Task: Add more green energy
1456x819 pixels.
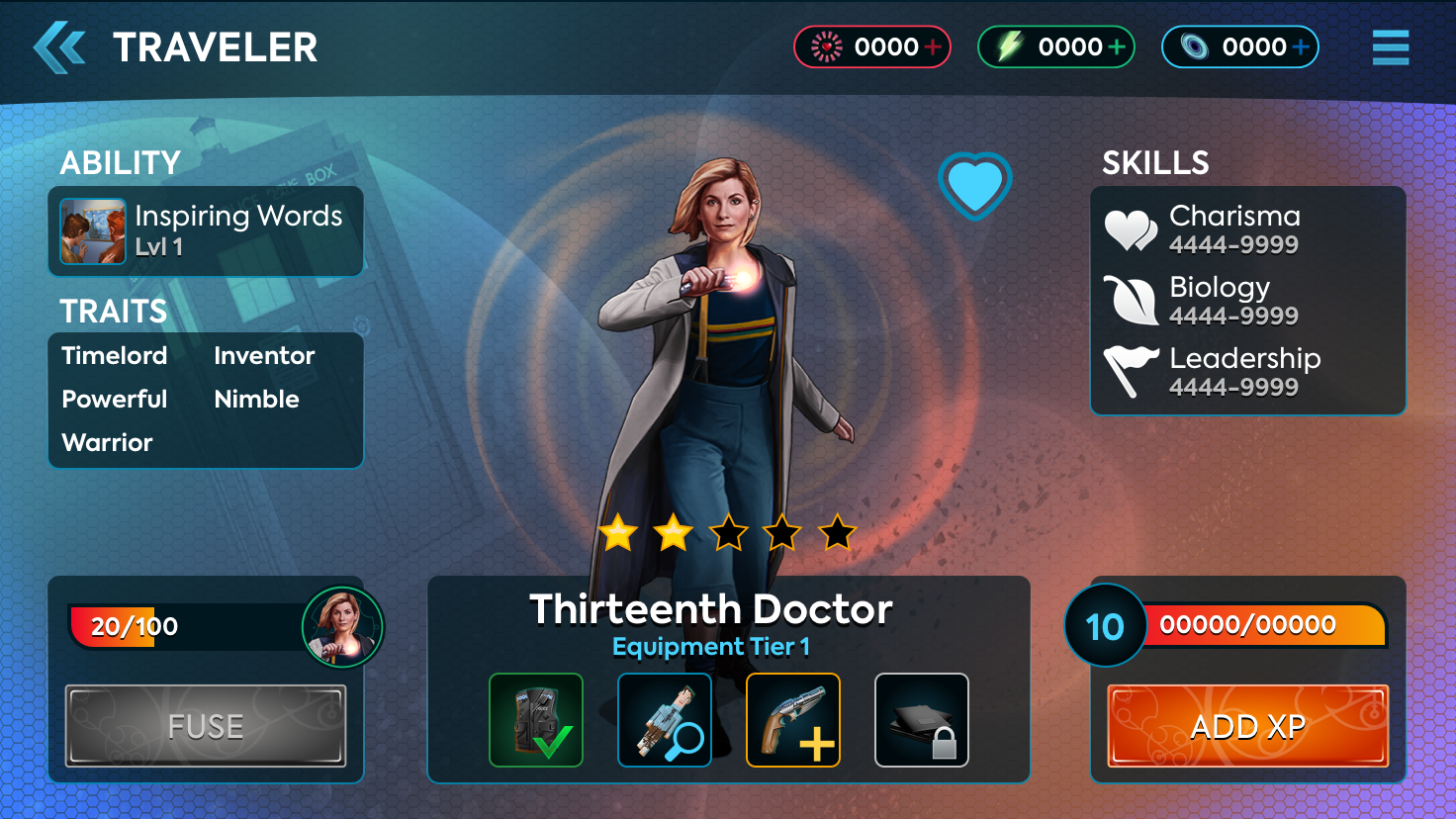Action: point(1117,46)
